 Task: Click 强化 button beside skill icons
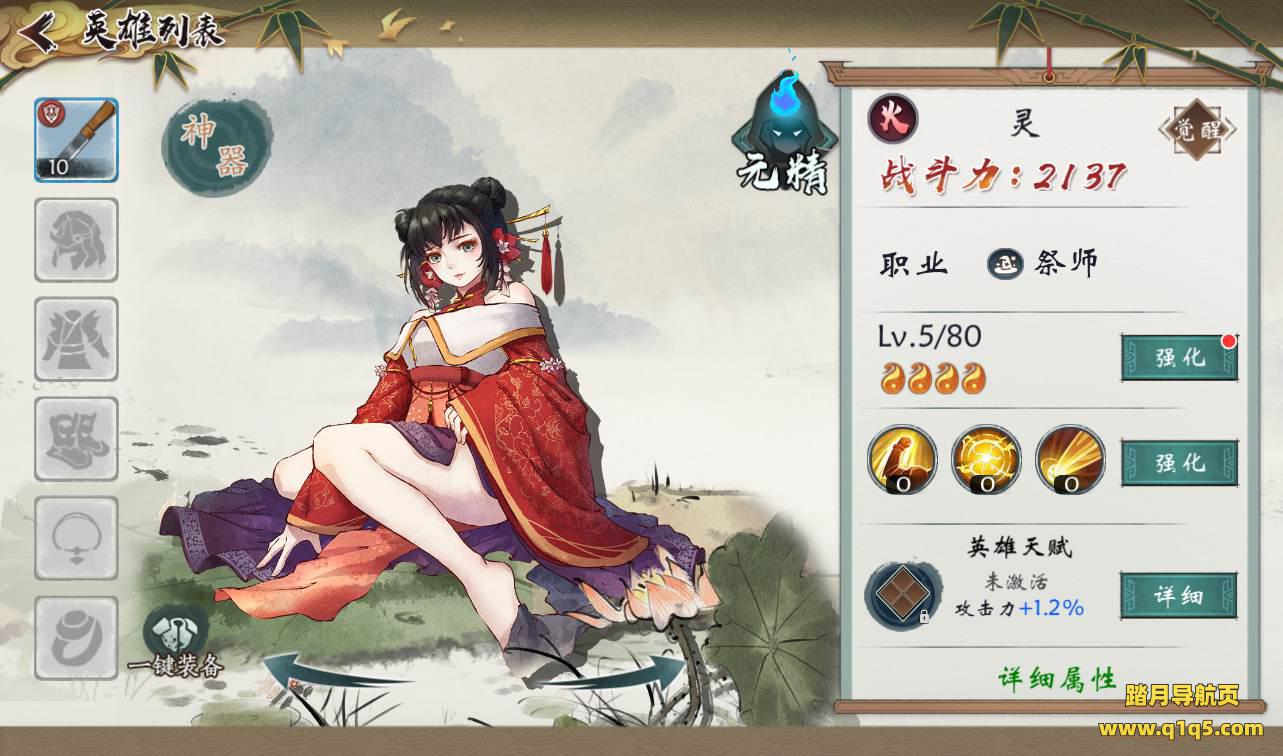(1179, 463)
